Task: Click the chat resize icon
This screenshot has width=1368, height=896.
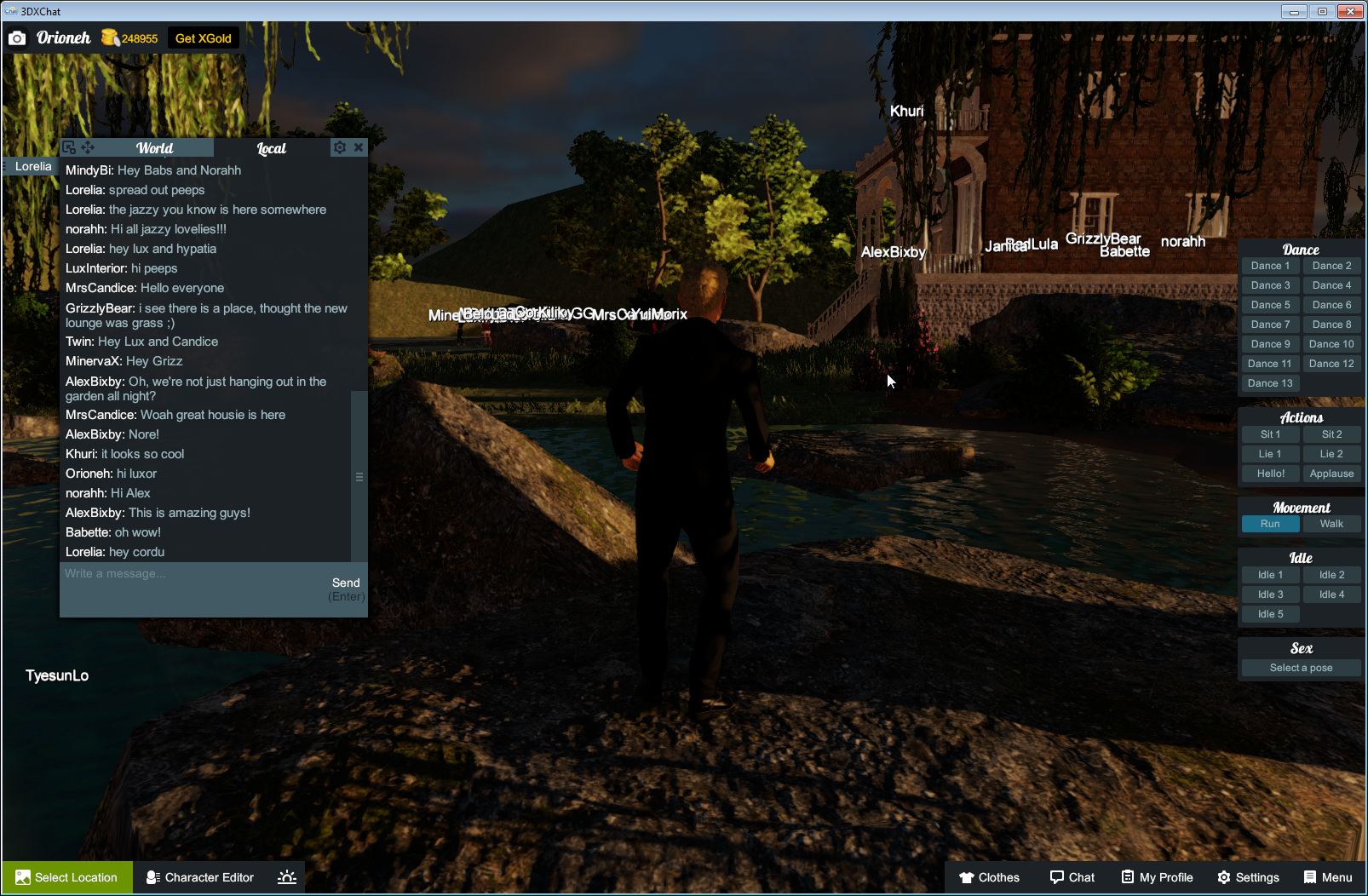Action: click(x=68, y=146)
